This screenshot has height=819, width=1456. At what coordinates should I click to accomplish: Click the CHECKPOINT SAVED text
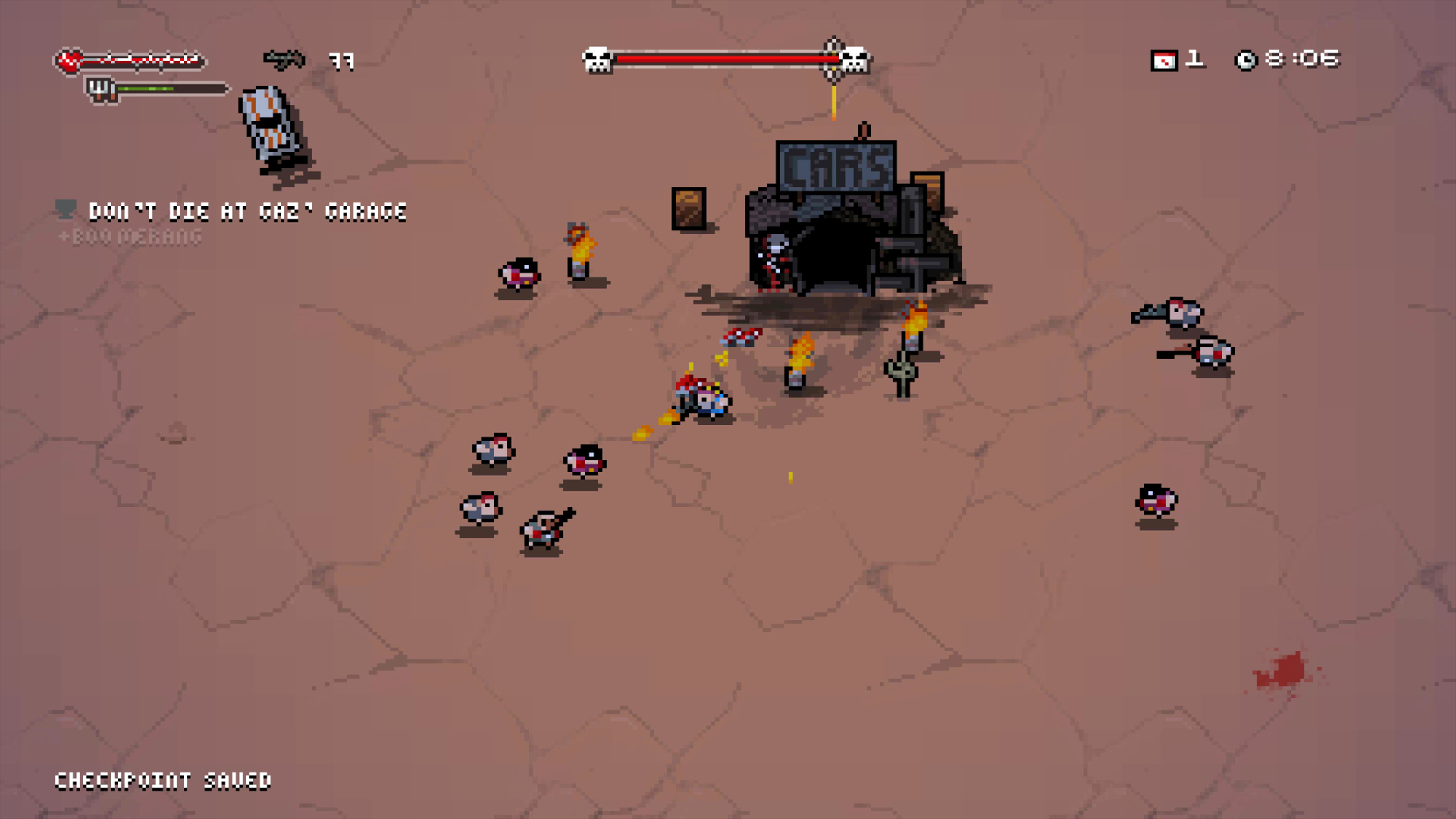point(165,780)
